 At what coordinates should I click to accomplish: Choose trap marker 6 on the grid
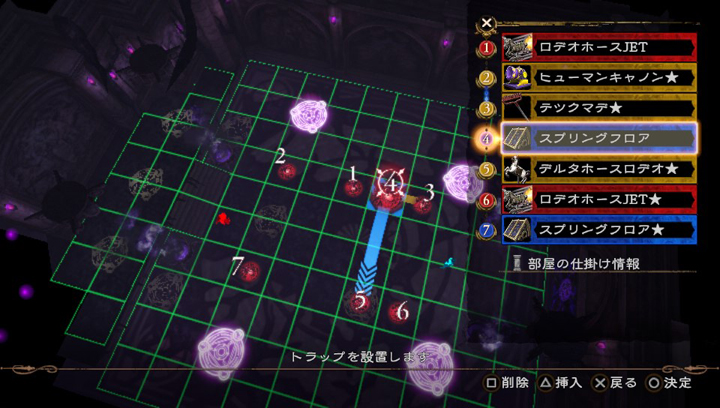398,312
